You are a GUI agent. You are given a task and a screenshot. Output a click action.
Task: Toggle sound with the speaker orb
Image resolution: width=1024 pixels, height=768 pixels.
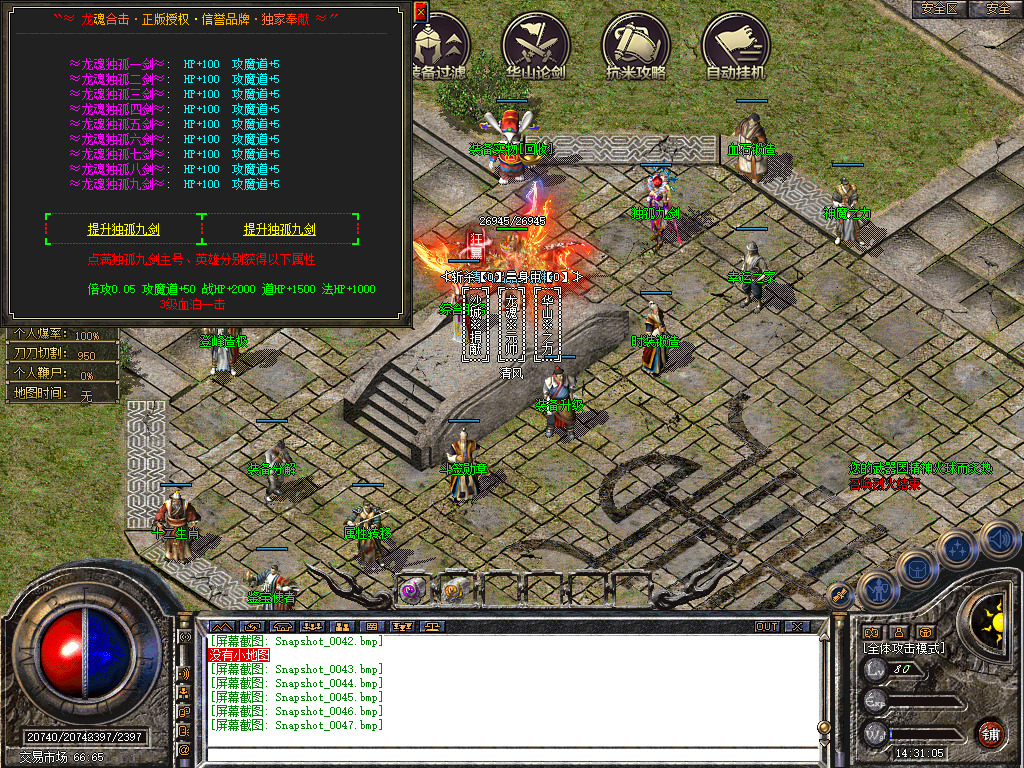tap(999, 540)
